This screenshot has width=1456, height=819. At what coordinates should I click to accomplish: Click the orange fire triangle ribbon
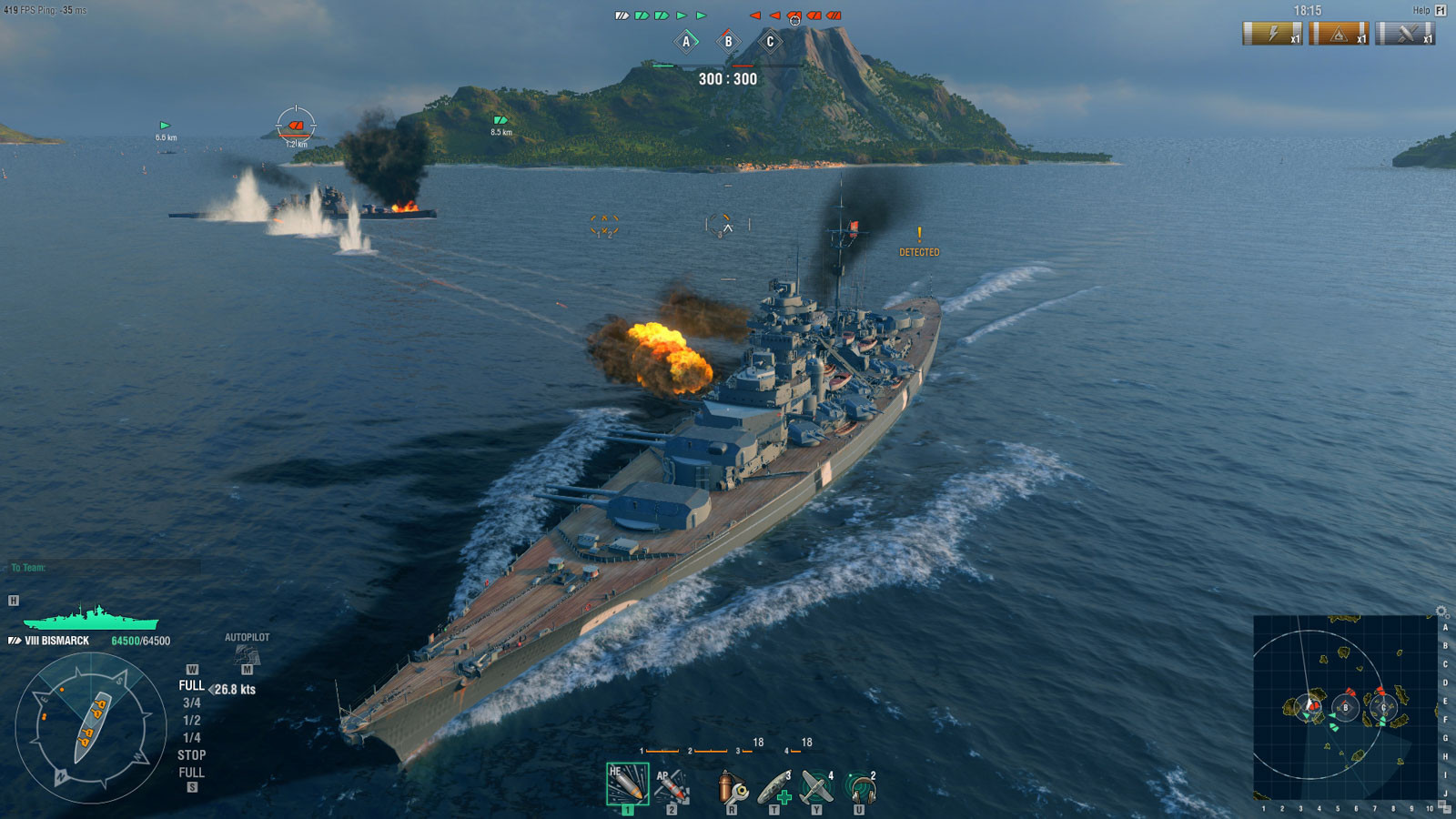pos(1339,34)
